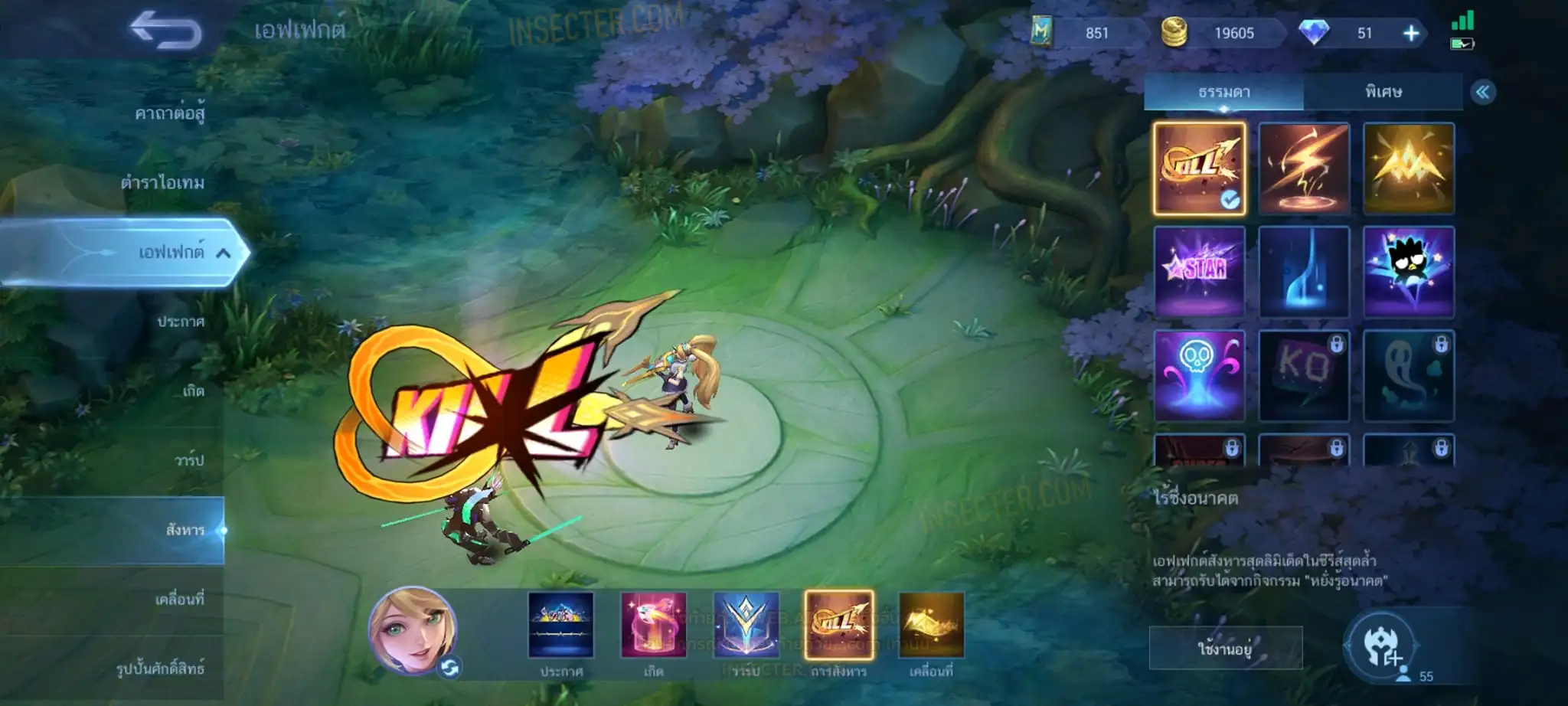Click the locked KO kill effect
1568x706 pixels.
1304,375
